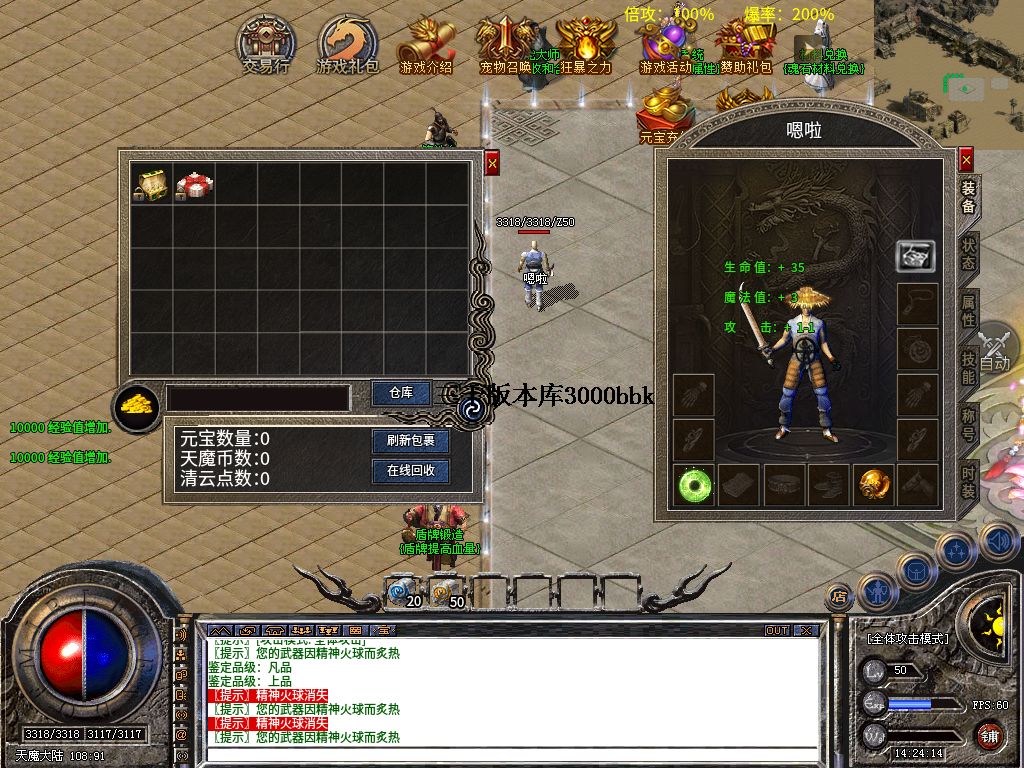This screenshot has height=768, width=1024.
Task: Close the inventory bag window
Action: point(491,163)
